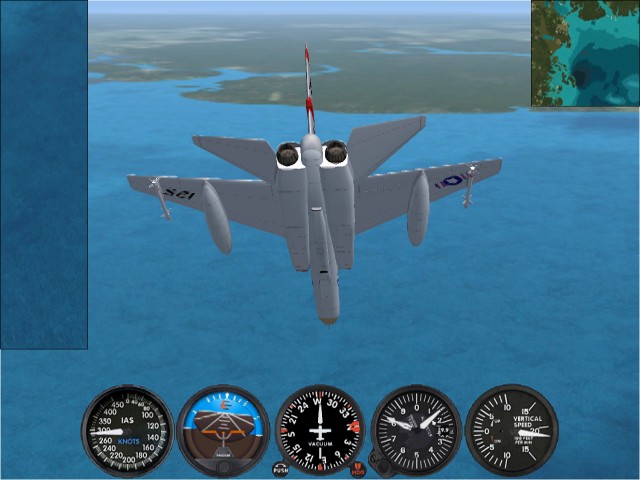640x480 pixels.
Task: Click the PUSH knob on heading gauge
Action: 281,469
